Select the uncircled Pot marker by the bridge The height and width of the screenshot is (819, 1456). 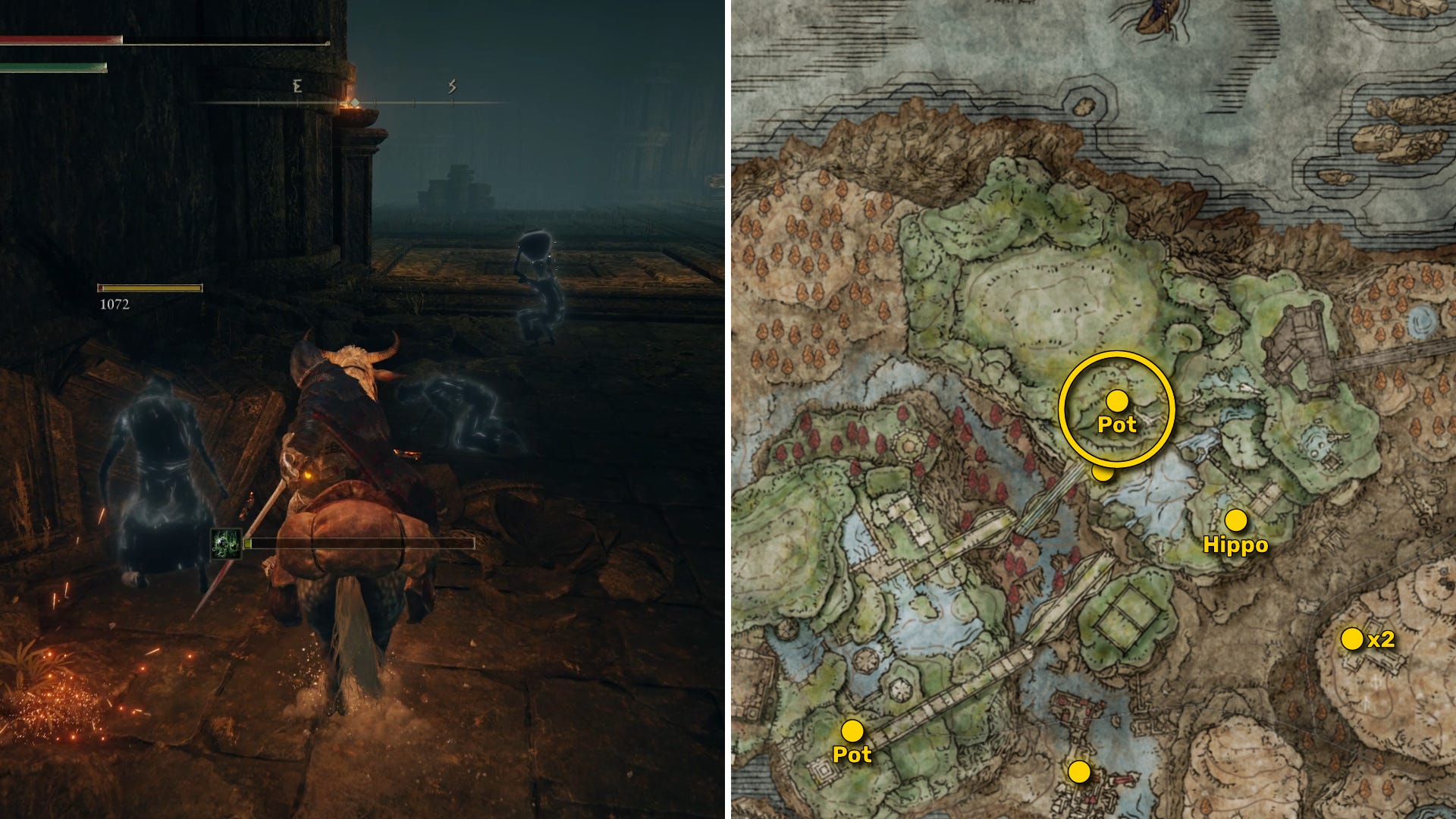tap(852, 731)
